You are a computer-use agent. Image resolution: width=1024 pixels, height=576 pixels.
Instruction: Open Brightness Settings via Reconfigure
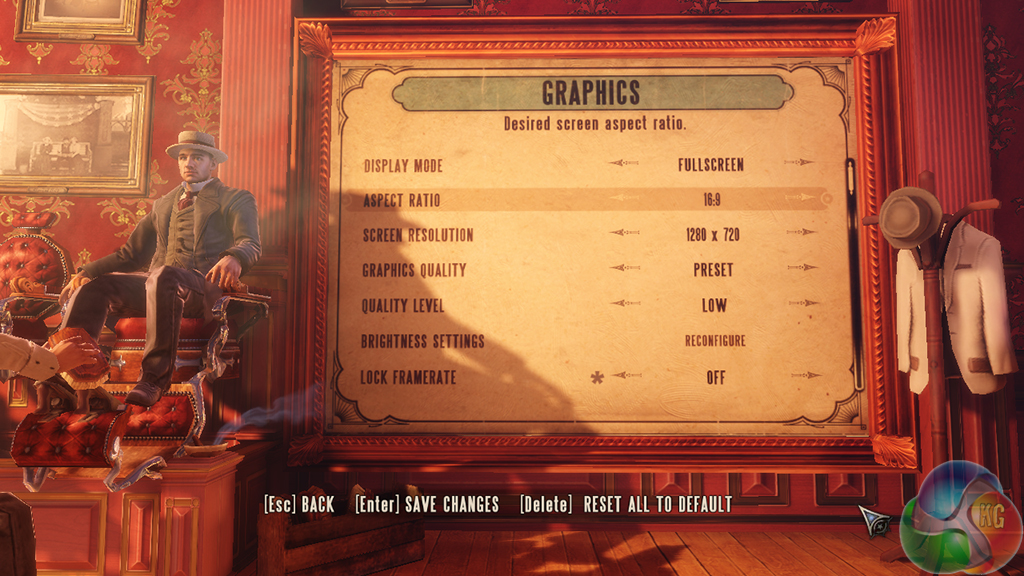click(x=714, y=341)
